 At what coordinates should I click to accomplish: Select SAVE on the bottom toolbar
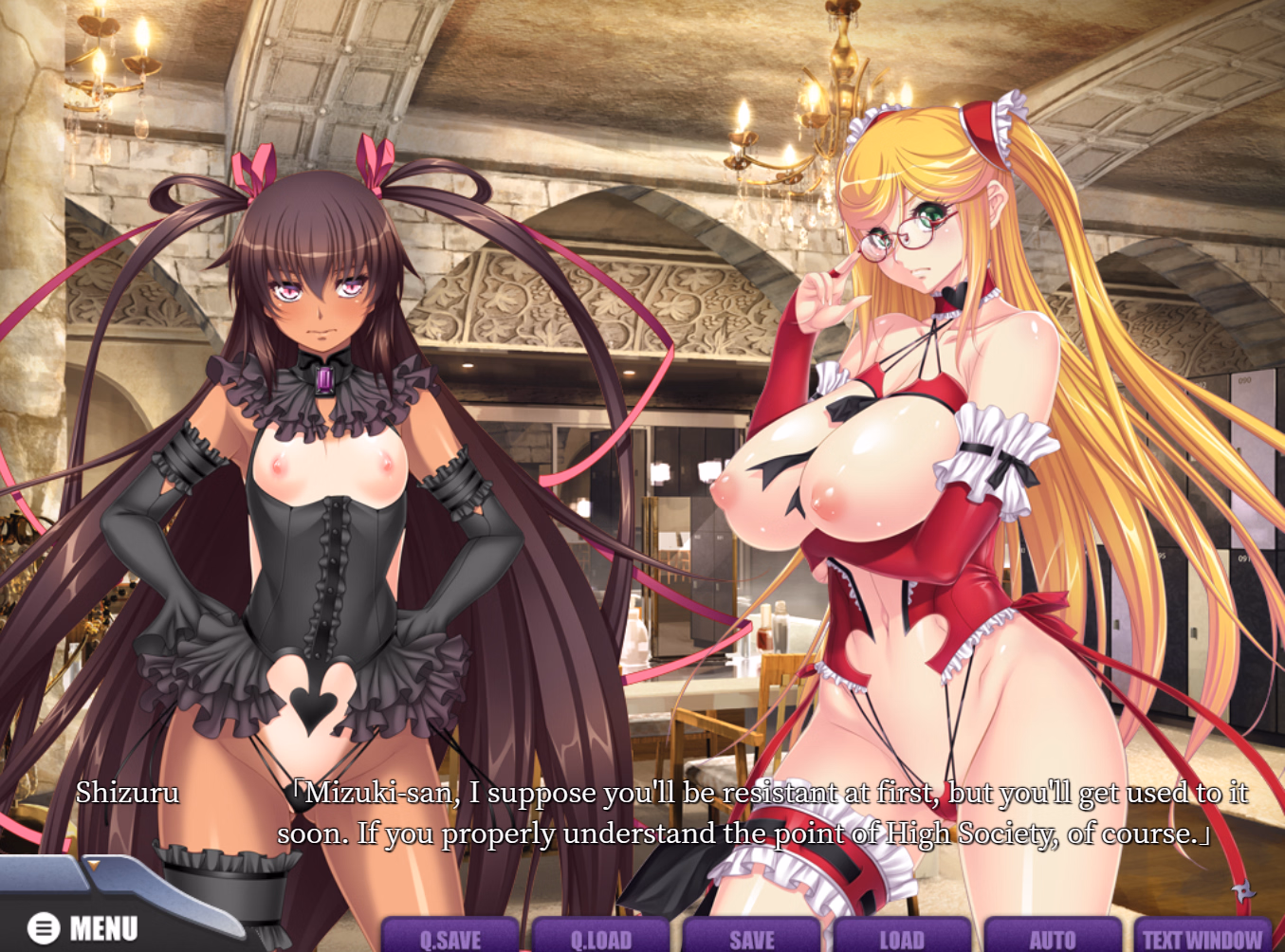[x=754, y=938]
